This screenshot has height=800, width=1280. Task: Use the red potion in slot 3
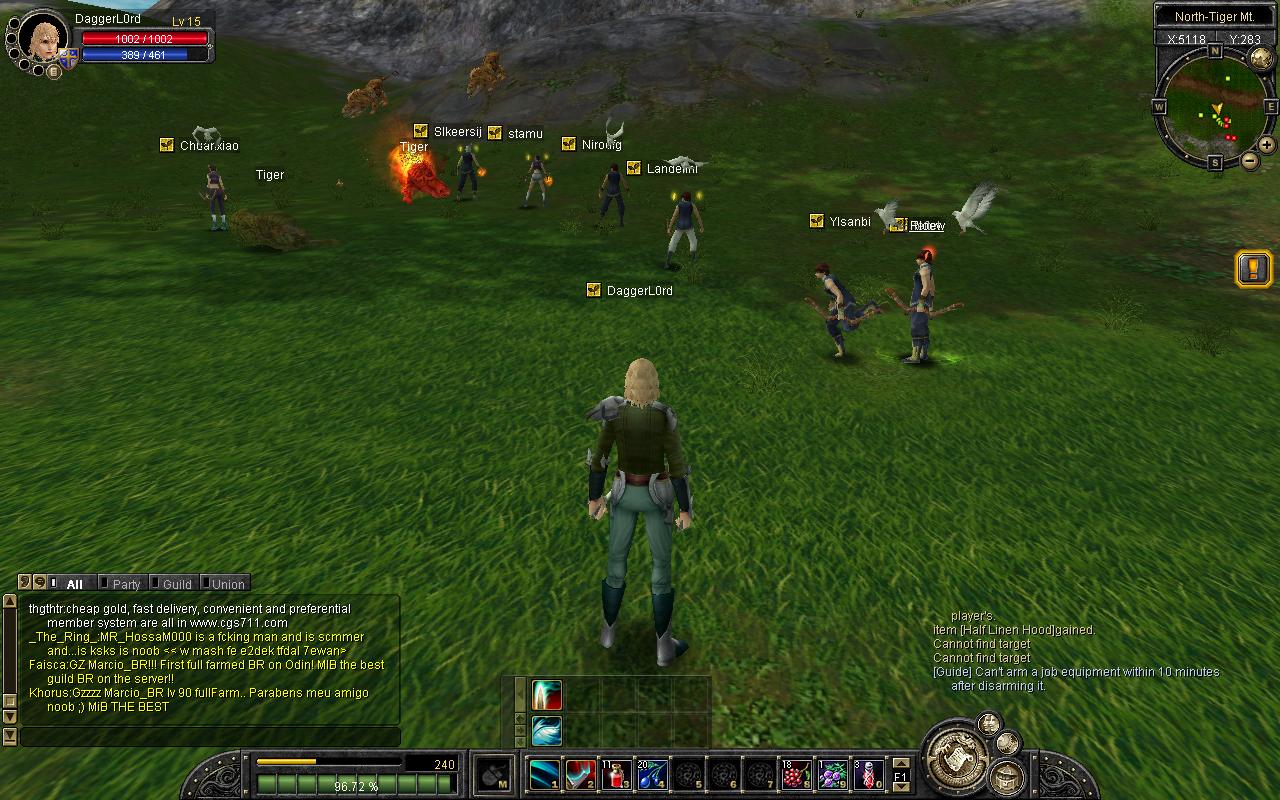pos(616,775)
